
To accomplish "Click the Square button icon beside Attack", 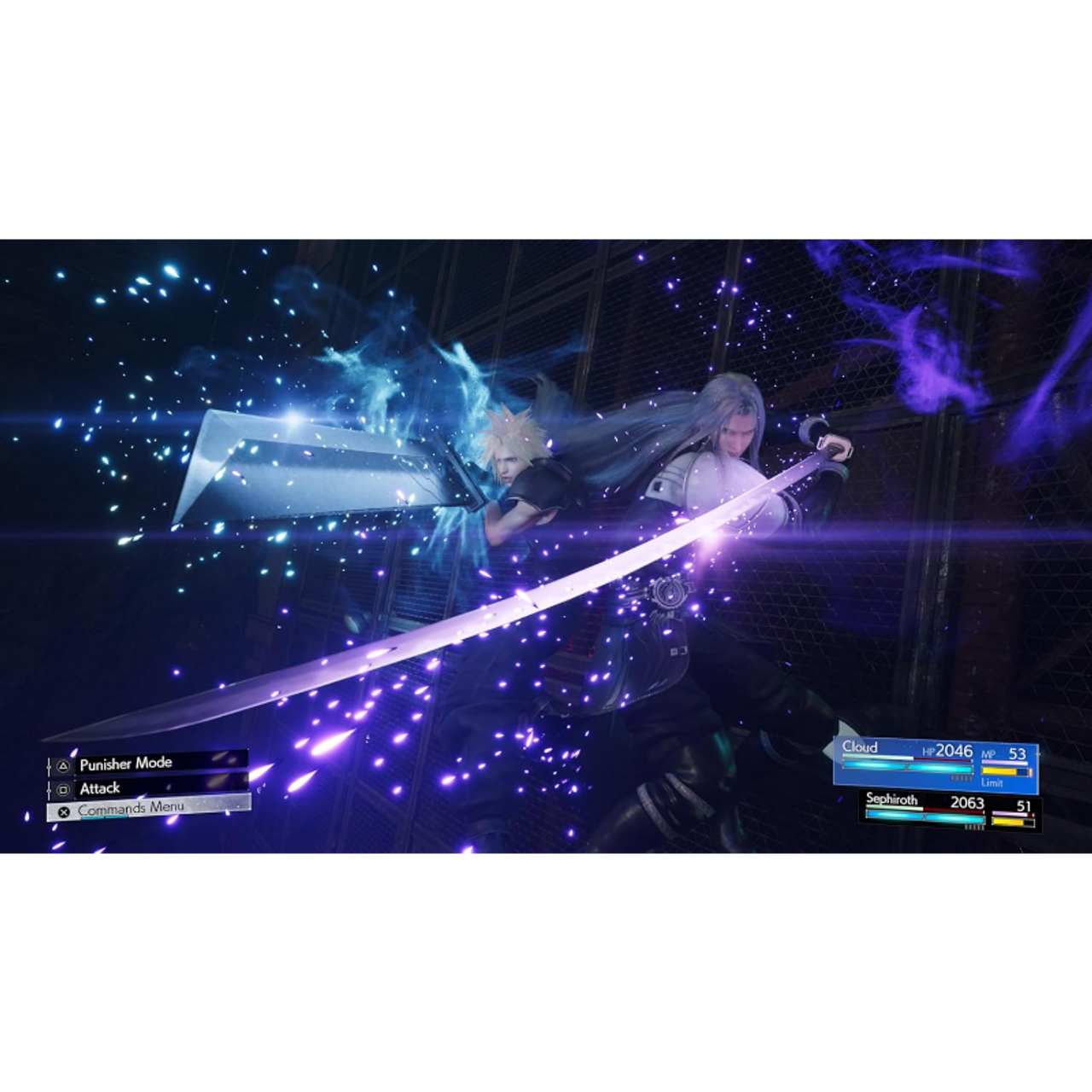I will [63, 788].
